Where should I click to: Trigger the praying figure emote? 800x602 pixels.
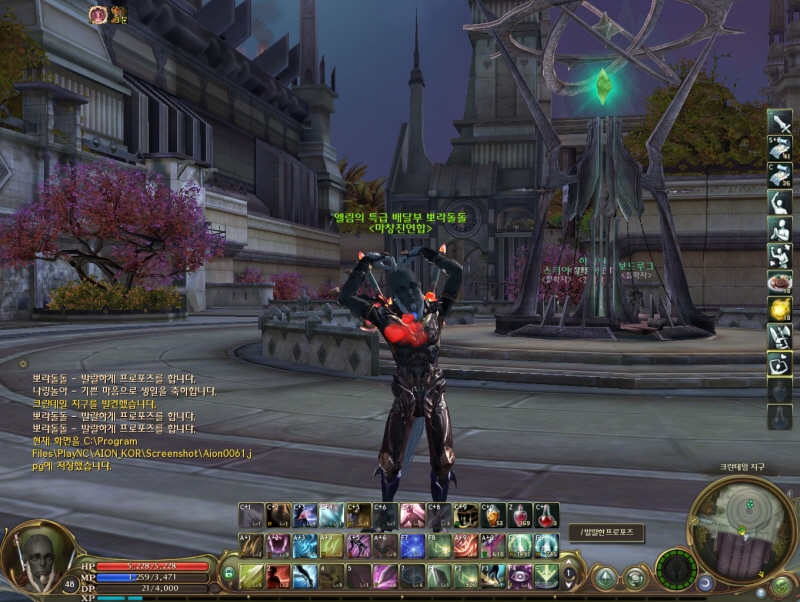pos(779,229)
